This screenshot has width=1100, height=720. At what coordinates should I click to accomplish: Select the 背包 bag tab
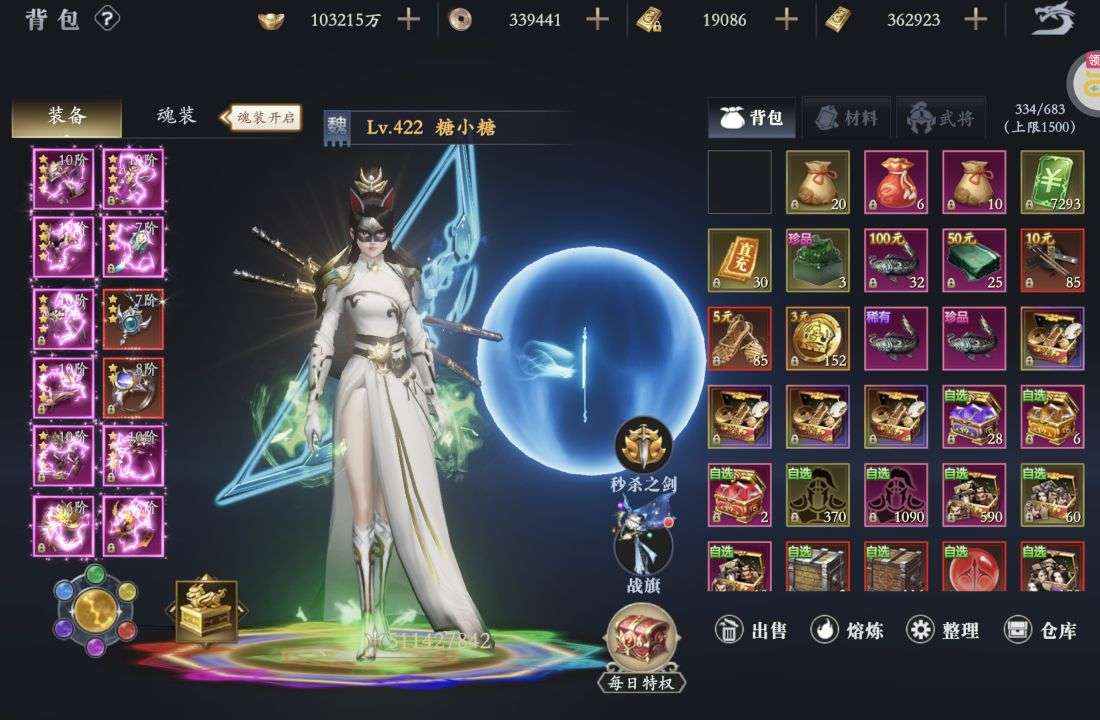click(753, 118)
